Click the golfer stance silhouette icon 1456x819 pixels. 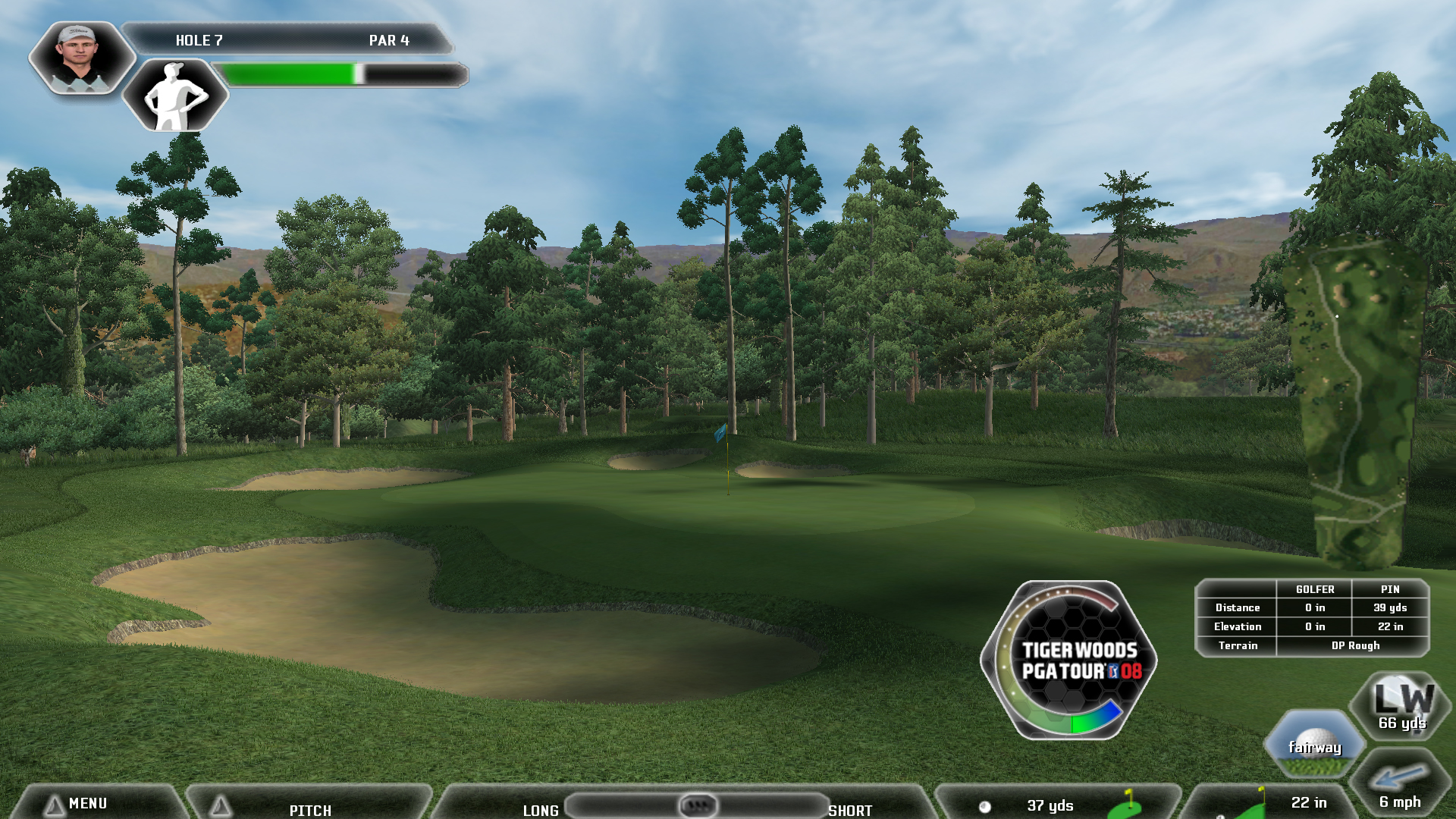pyautogui.click(x=176, y=96)
